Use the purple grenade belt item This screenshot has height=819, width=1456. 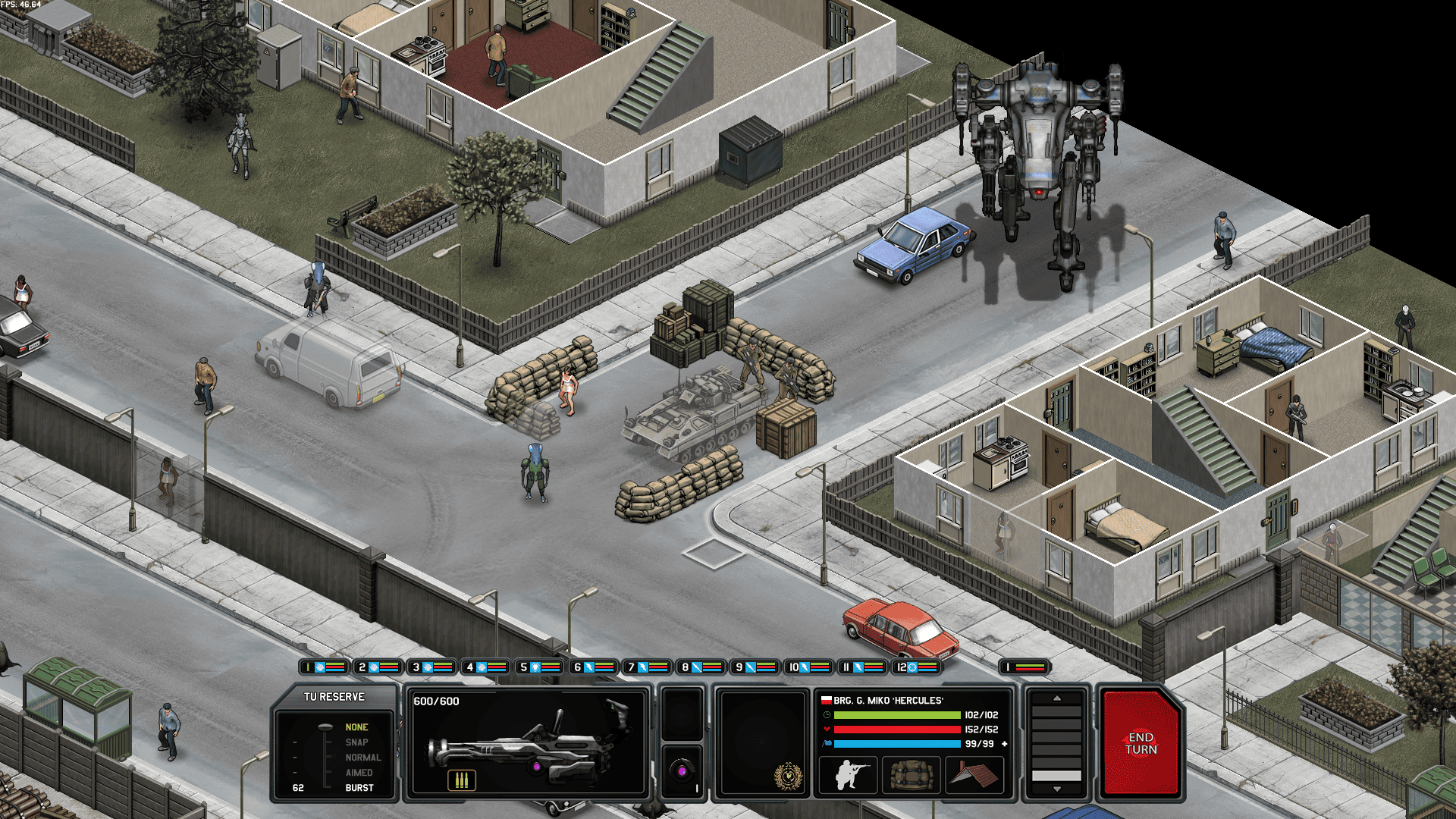682,771
